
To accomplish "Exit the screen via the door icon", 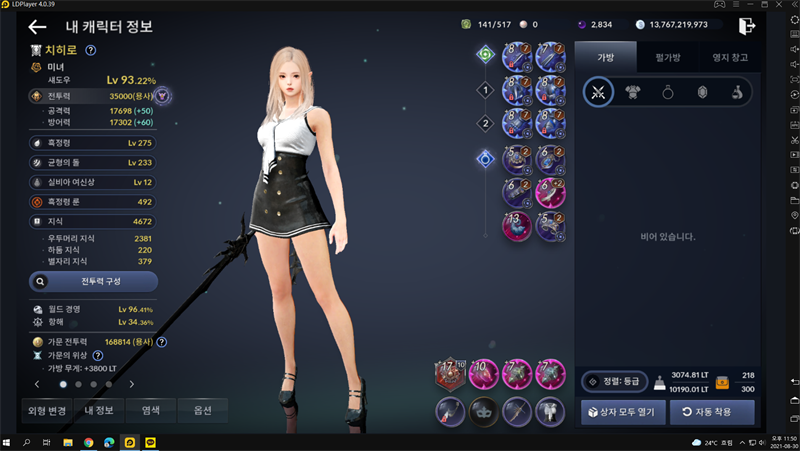I will (746, 26).
